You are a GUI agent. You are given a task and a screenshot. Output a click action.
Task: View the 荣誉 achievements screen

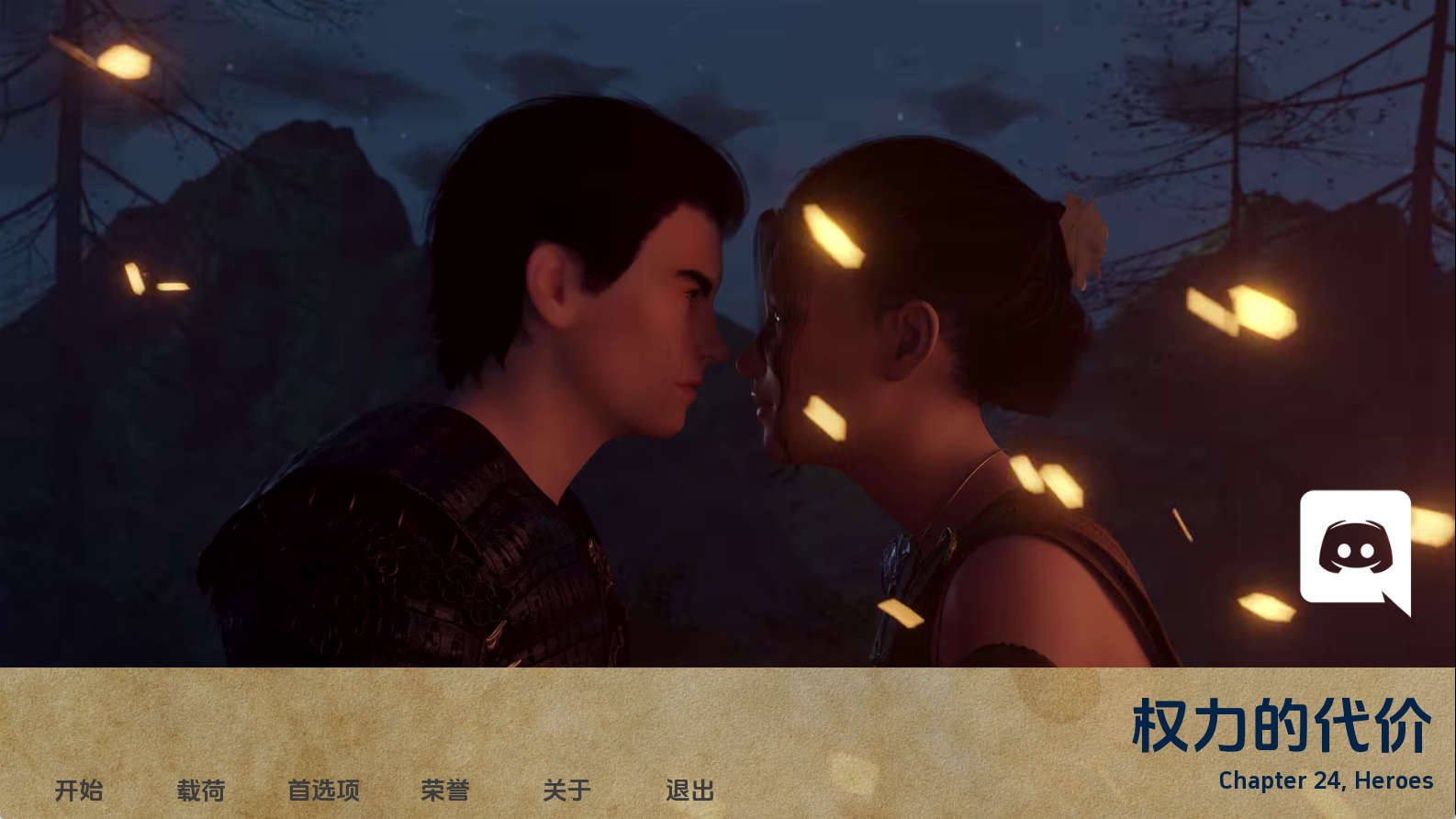pyautogui.click(x=445, y=791)
